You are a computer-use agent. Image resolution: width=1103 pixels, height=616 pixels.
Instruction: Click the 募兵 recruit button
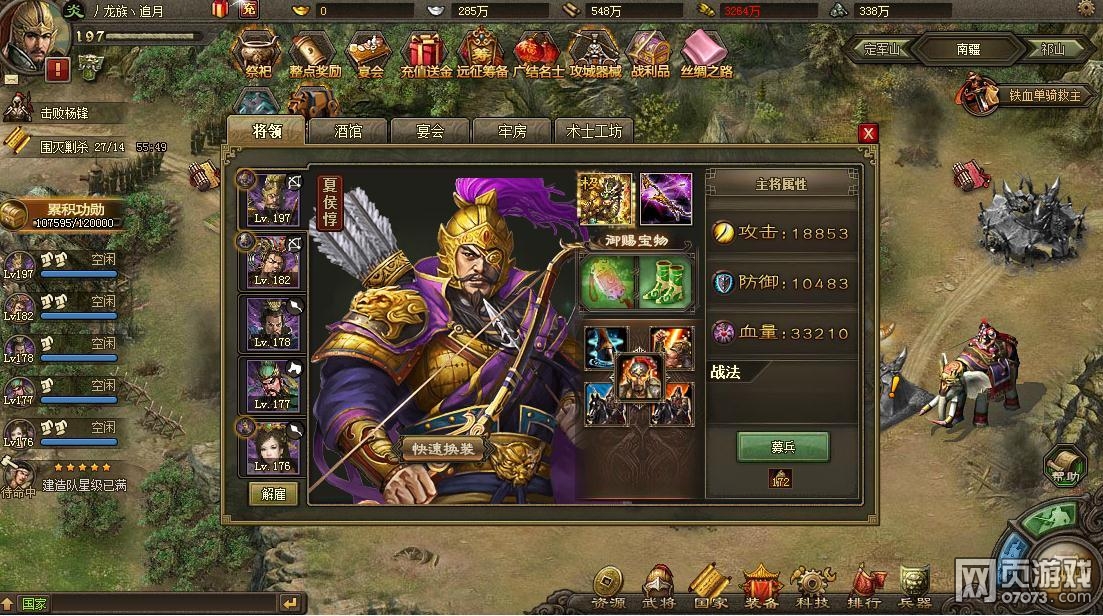click(x=782, y=446)
